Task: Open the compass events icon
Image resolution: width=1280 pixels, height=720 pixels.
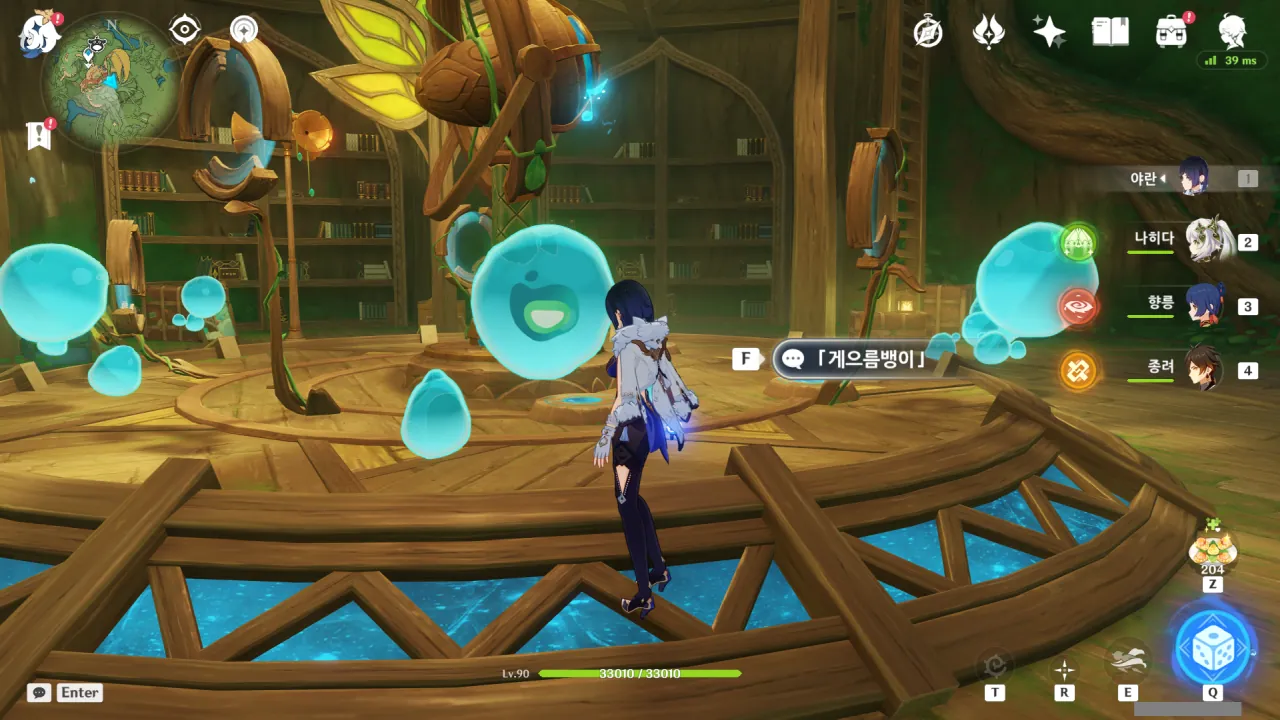Action: click(929, 32)
